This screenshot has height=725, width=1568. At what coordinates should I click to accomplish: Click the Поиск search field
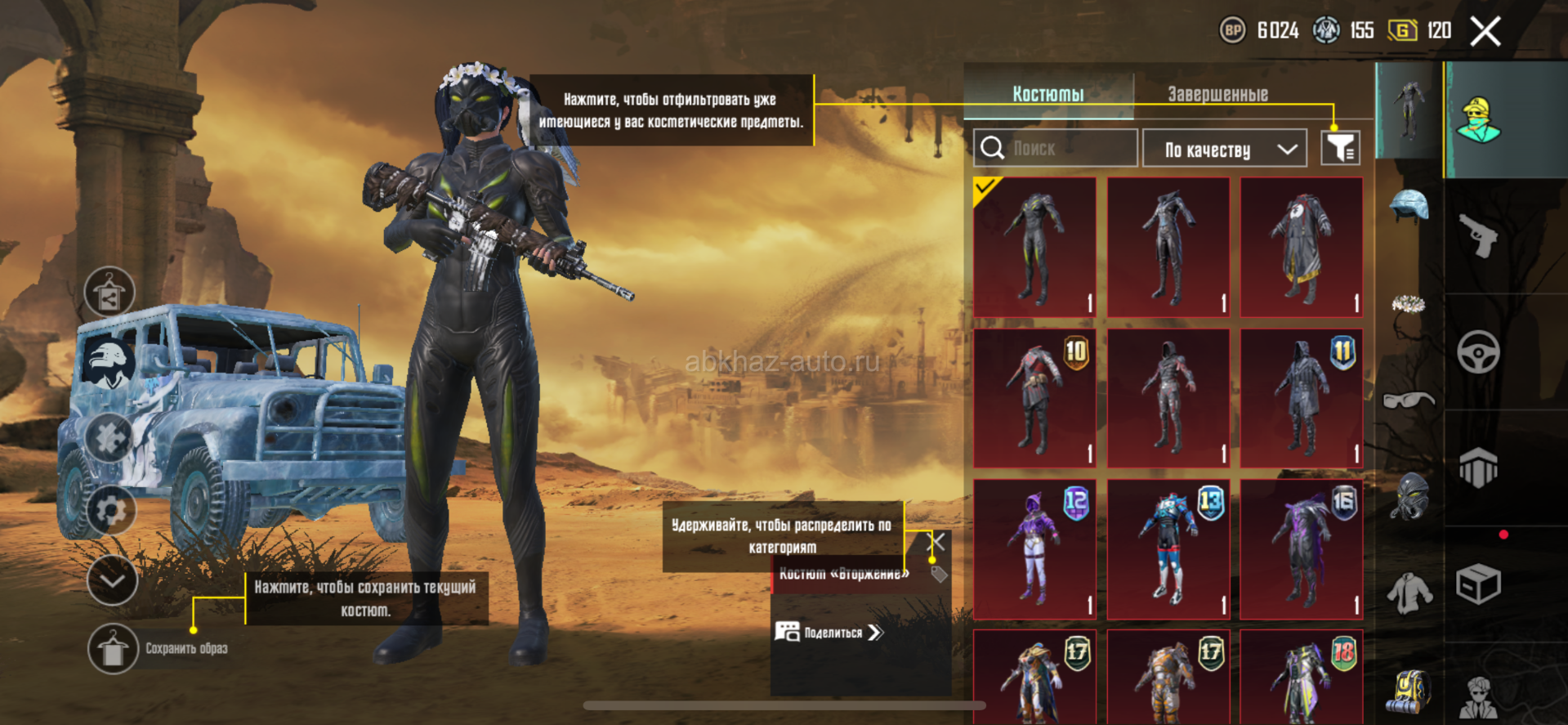click(x=1056, y=149)
